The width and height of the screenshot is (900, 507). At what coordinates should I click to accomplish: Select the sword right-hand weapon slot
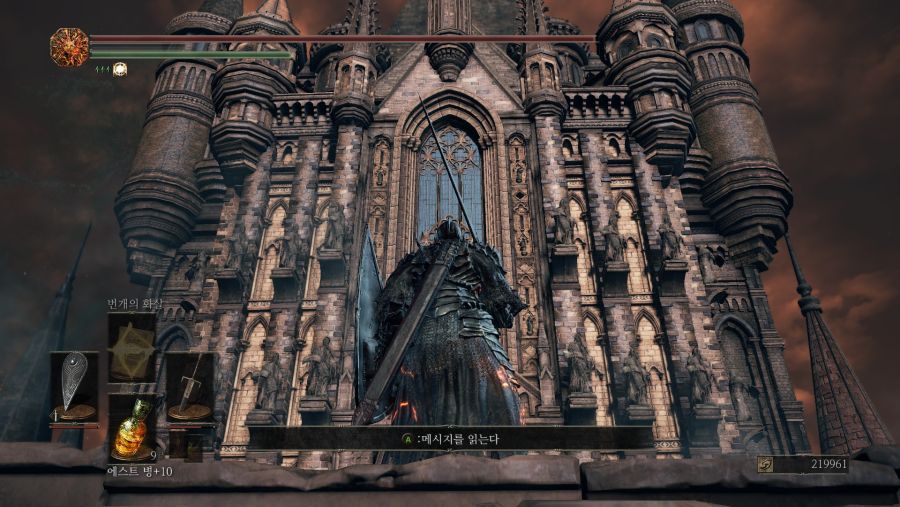click(x=189, y=386)
